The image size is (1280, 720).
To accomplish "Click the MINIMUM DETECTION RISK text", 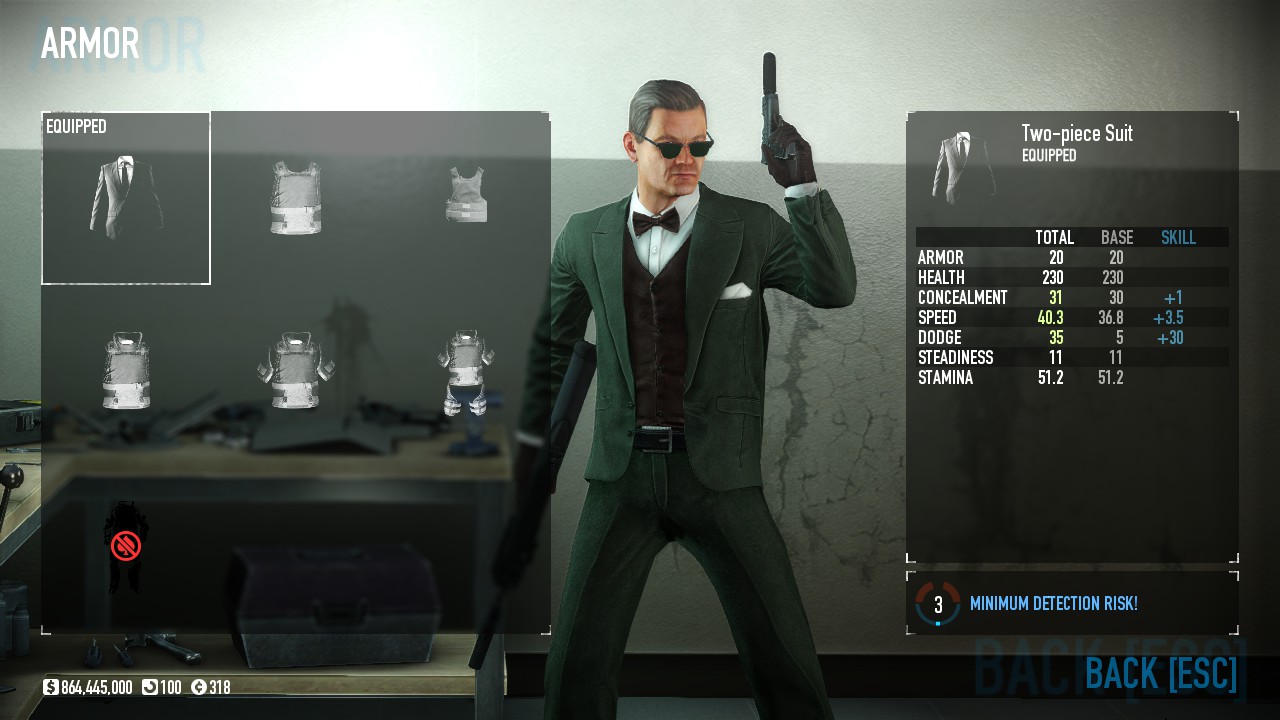I will pos(1055,603).
